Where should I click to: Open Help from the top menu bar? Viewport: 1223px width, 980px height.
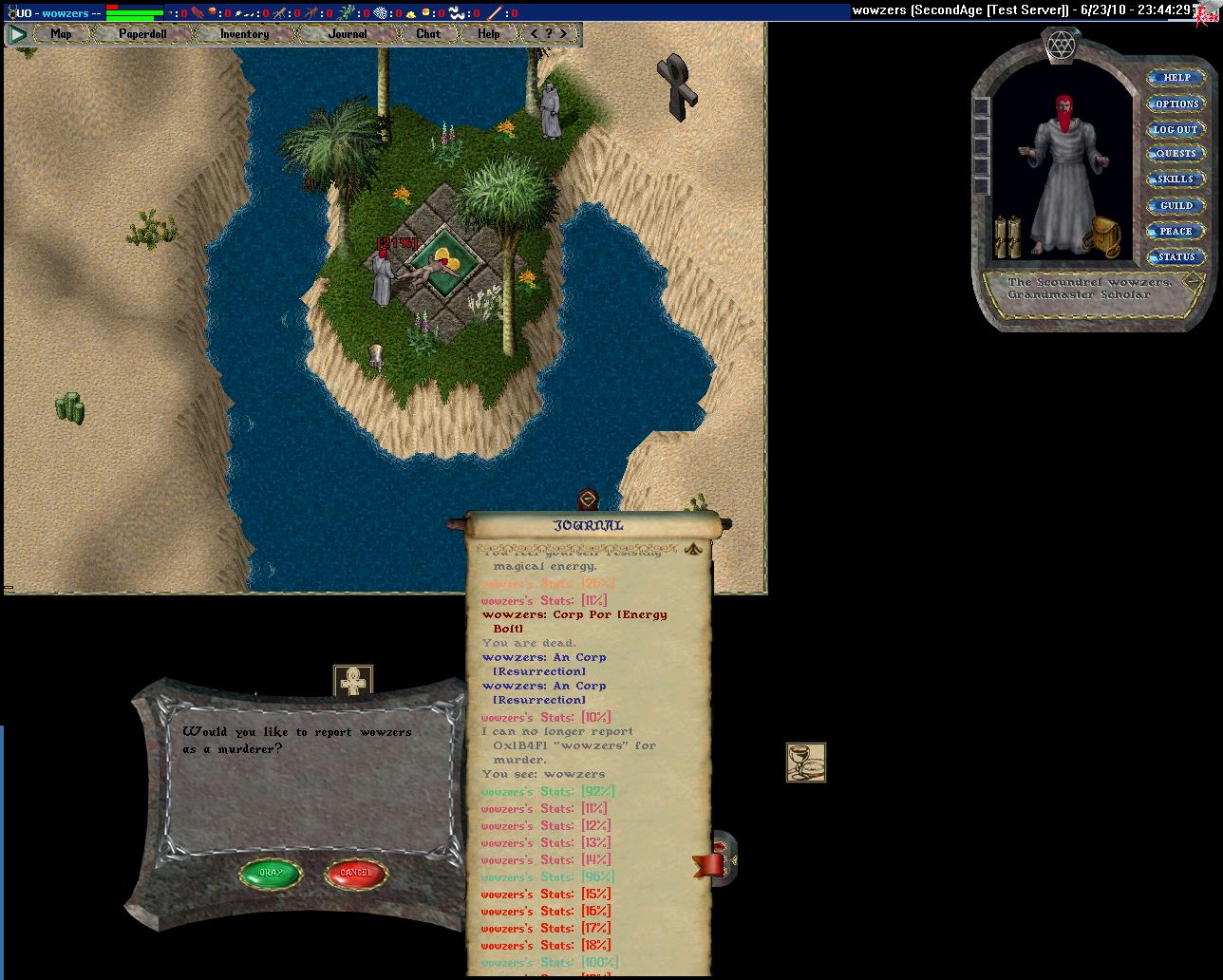point(489,34)
